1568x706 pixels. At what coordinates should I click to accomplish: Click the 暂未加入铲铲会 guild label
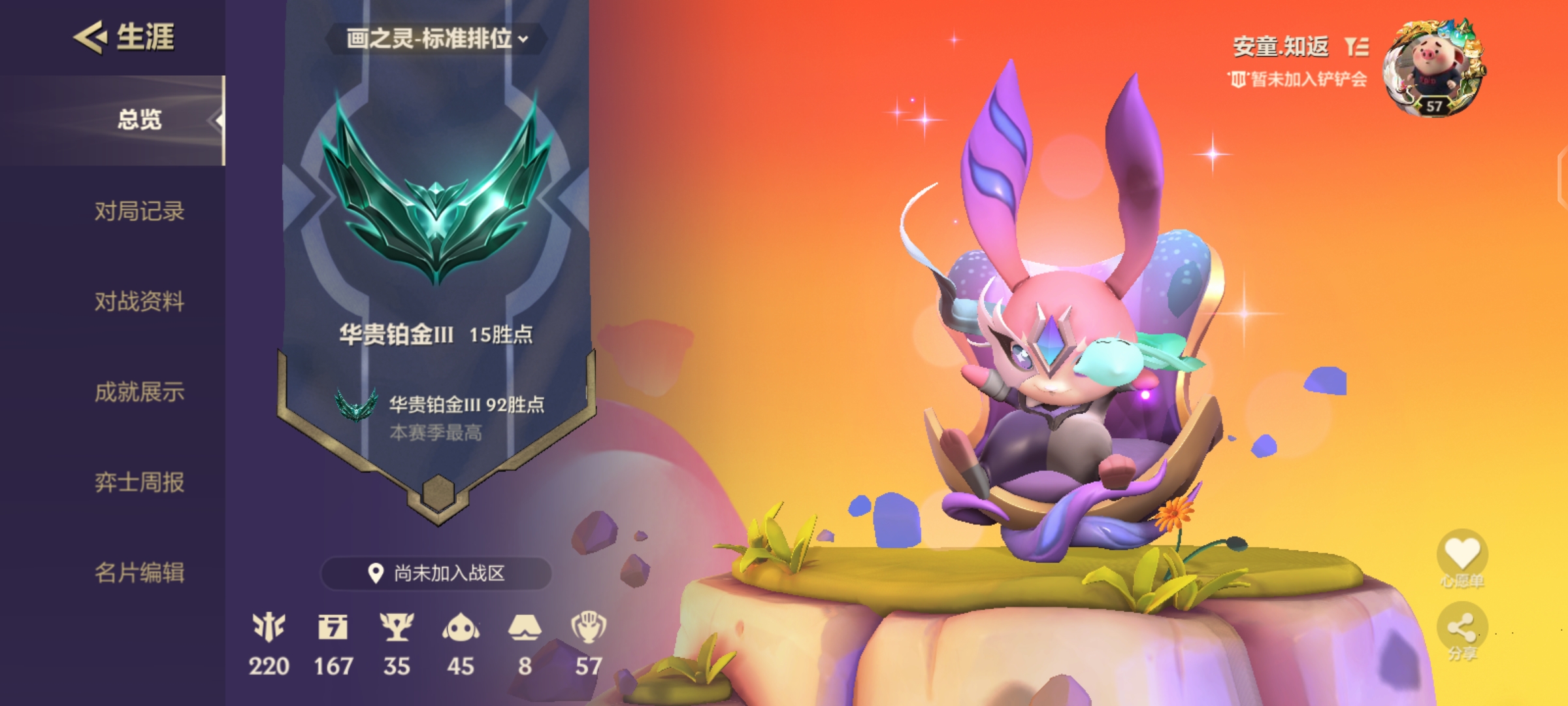[x=1298, y=80]
